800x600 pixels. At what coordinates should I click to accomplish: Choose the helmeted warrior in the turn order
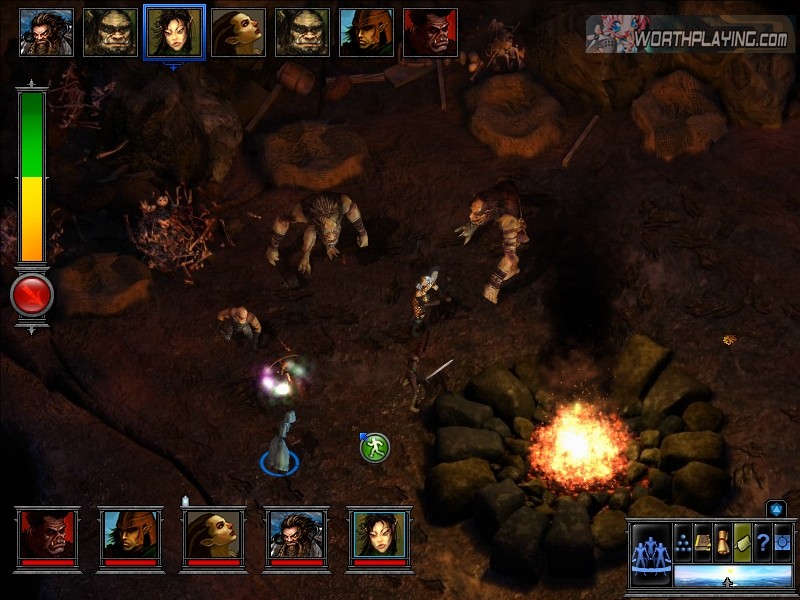366,33
